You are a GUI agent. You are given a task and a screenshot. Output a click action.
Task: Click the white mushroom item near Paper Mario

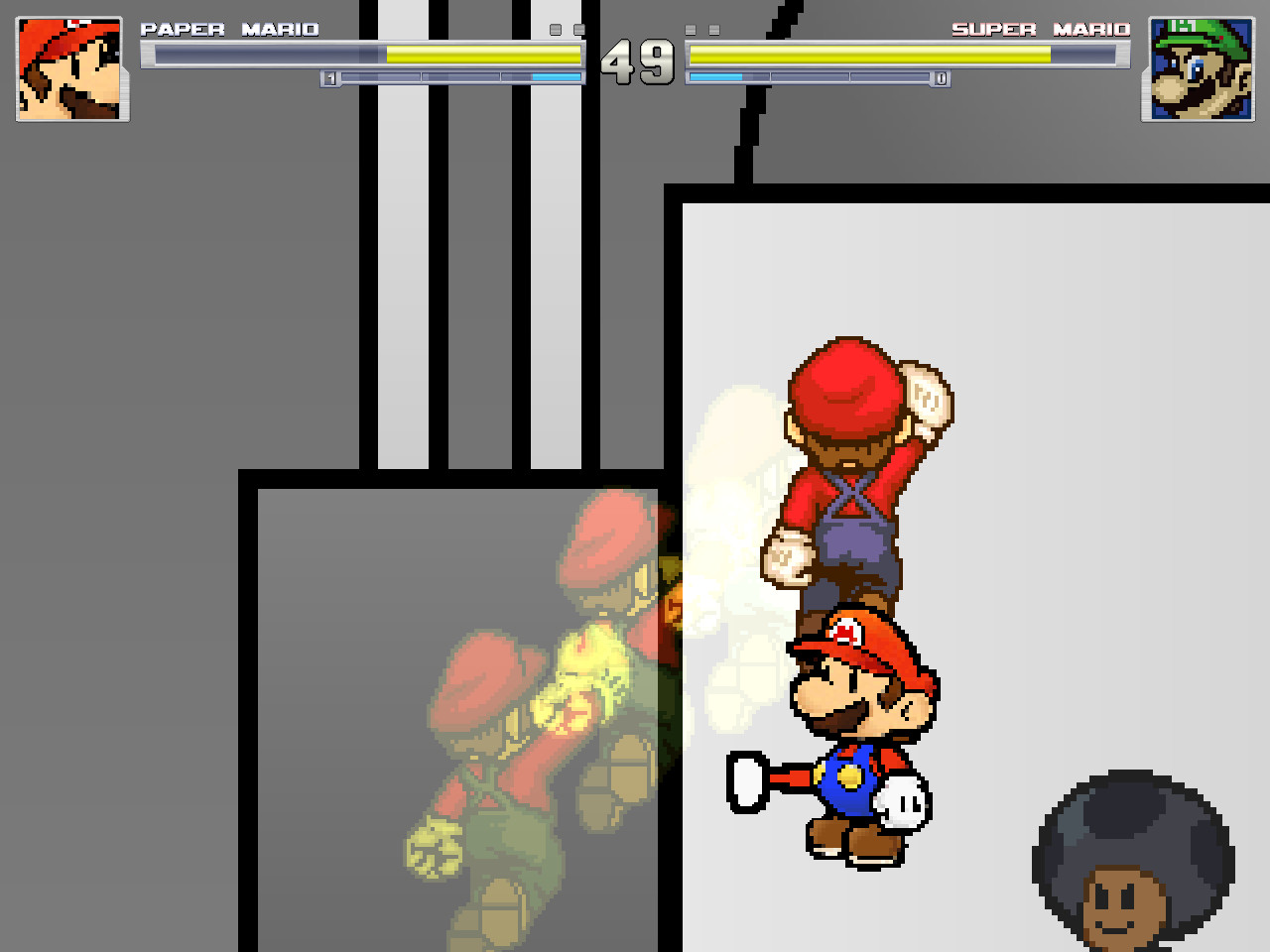point(901,805)
